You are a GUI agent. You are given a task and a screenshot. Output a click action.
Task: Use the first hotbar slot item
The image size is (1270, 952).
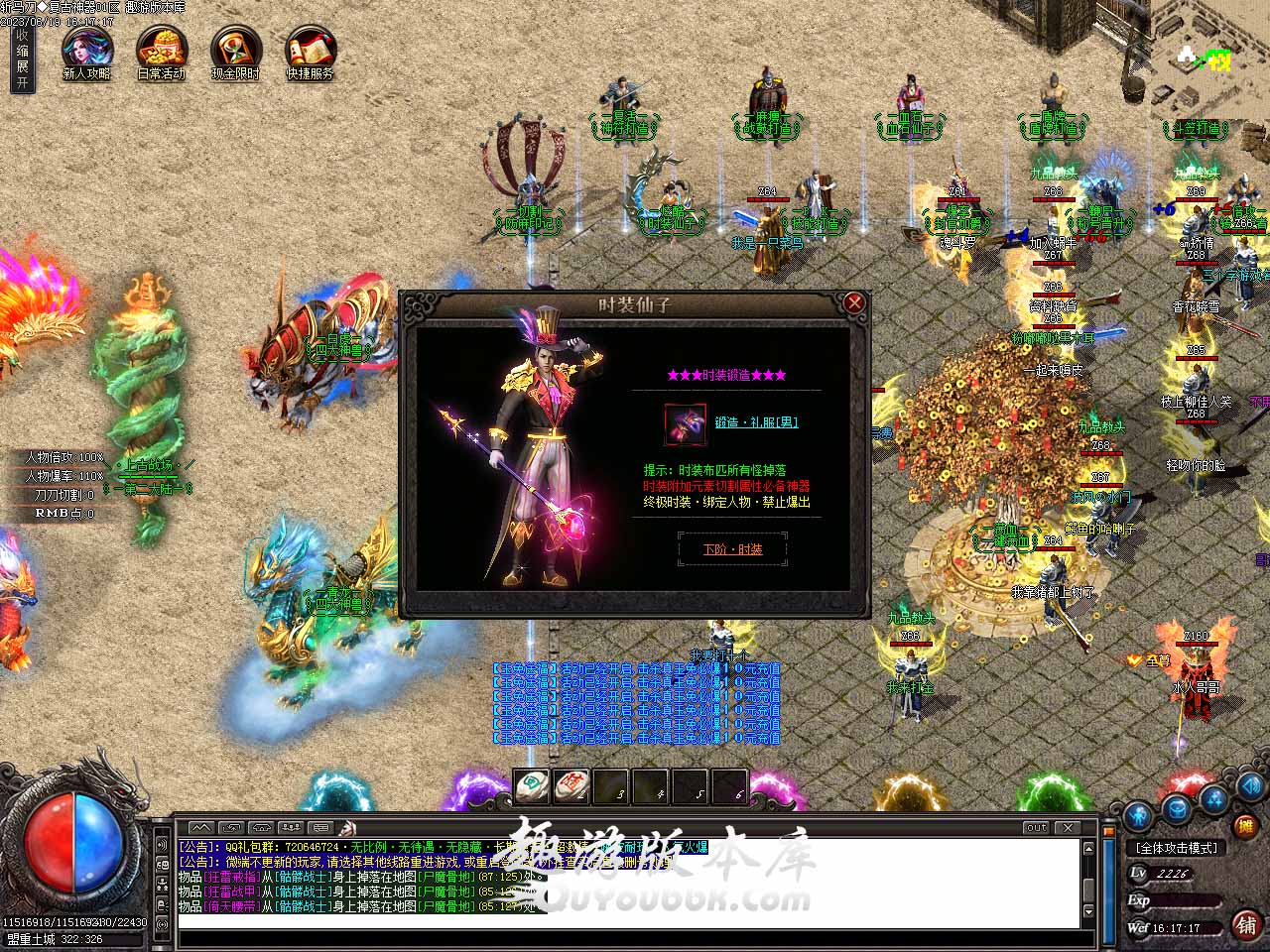point(532,787)
